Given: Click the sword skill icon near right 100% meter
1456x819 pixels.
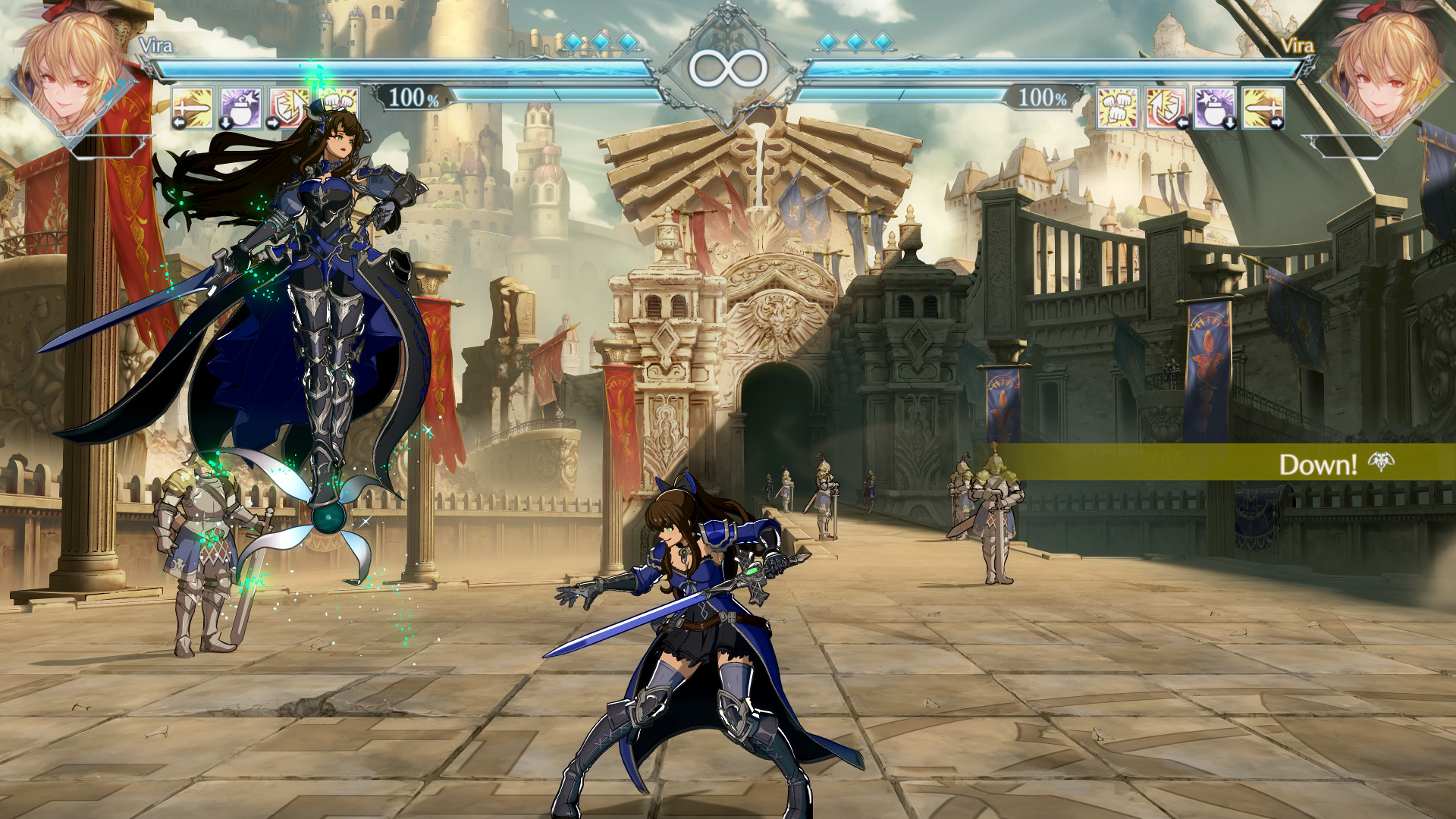Looking at the screenshot, I should pos(1263,108).
